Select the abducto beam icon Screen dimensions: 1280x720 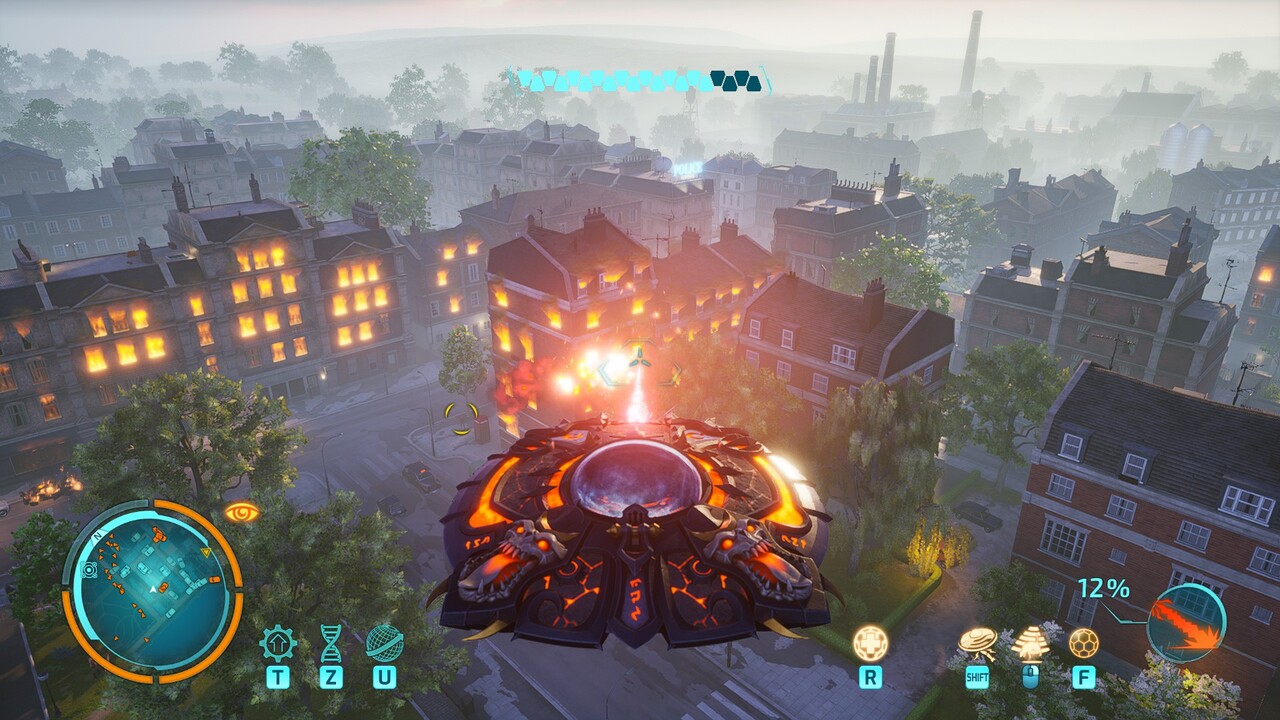[x=1030, y=643]
